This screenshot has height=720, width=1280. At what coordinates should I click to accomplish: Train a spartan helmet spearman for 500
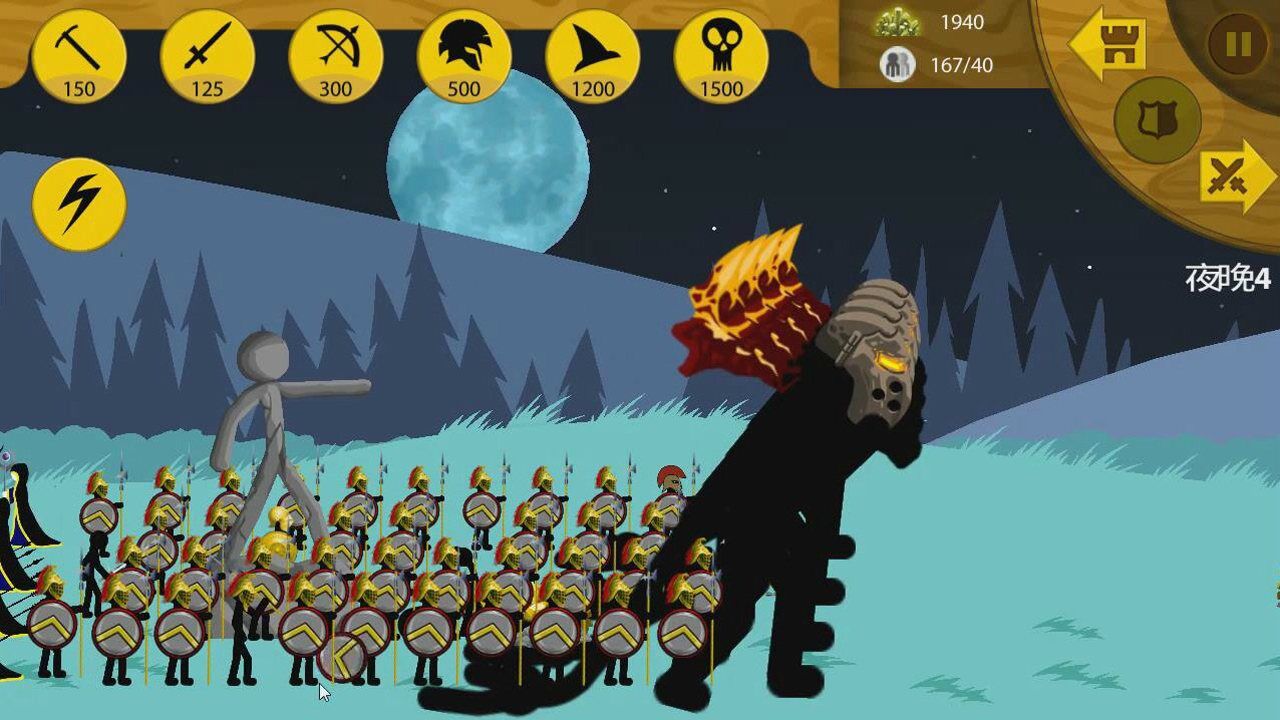pyautogui.click(x=464, y=56)
